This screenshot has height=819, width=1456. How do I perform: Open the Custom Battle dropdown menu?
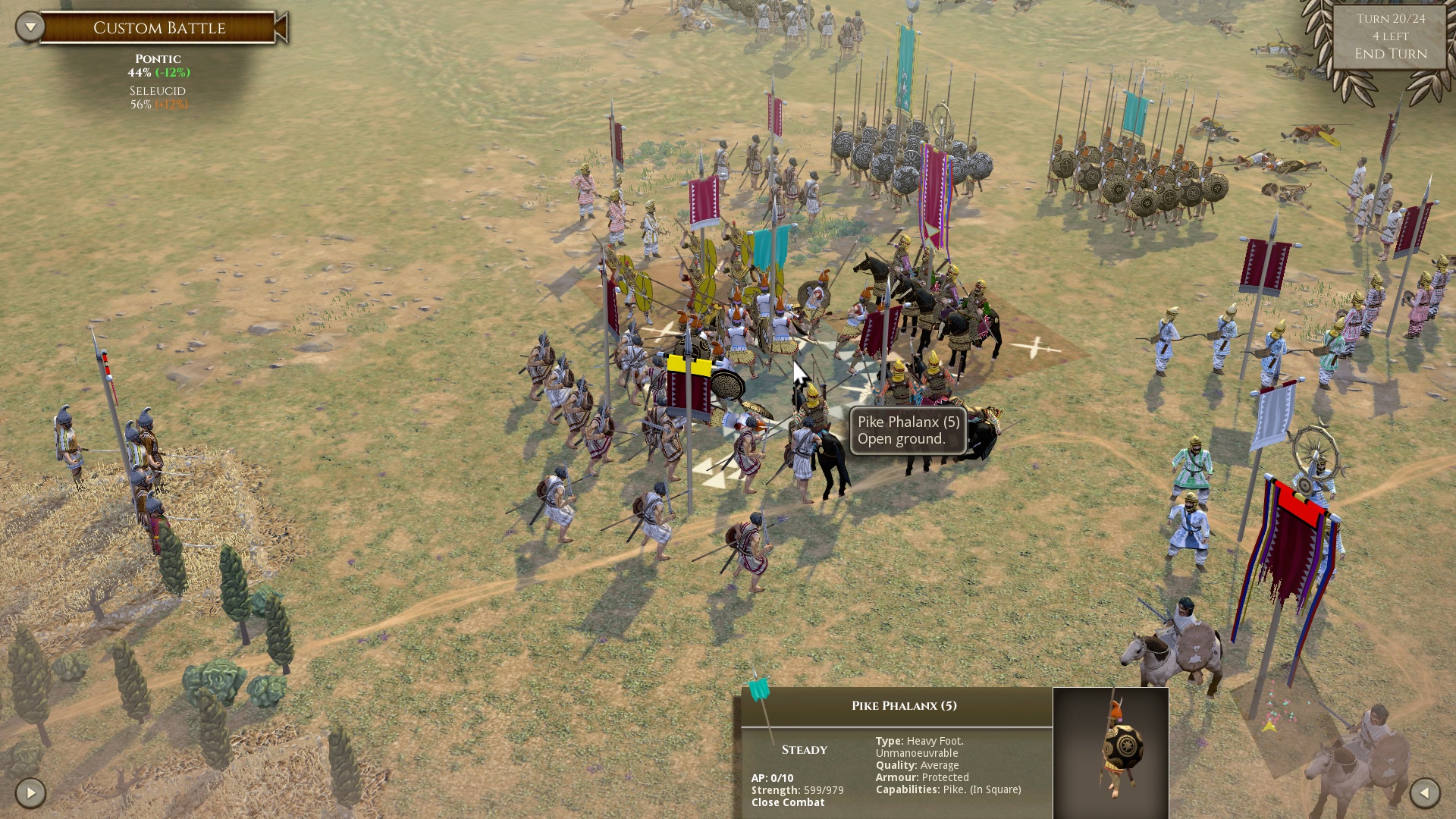(x=30, y=27)
